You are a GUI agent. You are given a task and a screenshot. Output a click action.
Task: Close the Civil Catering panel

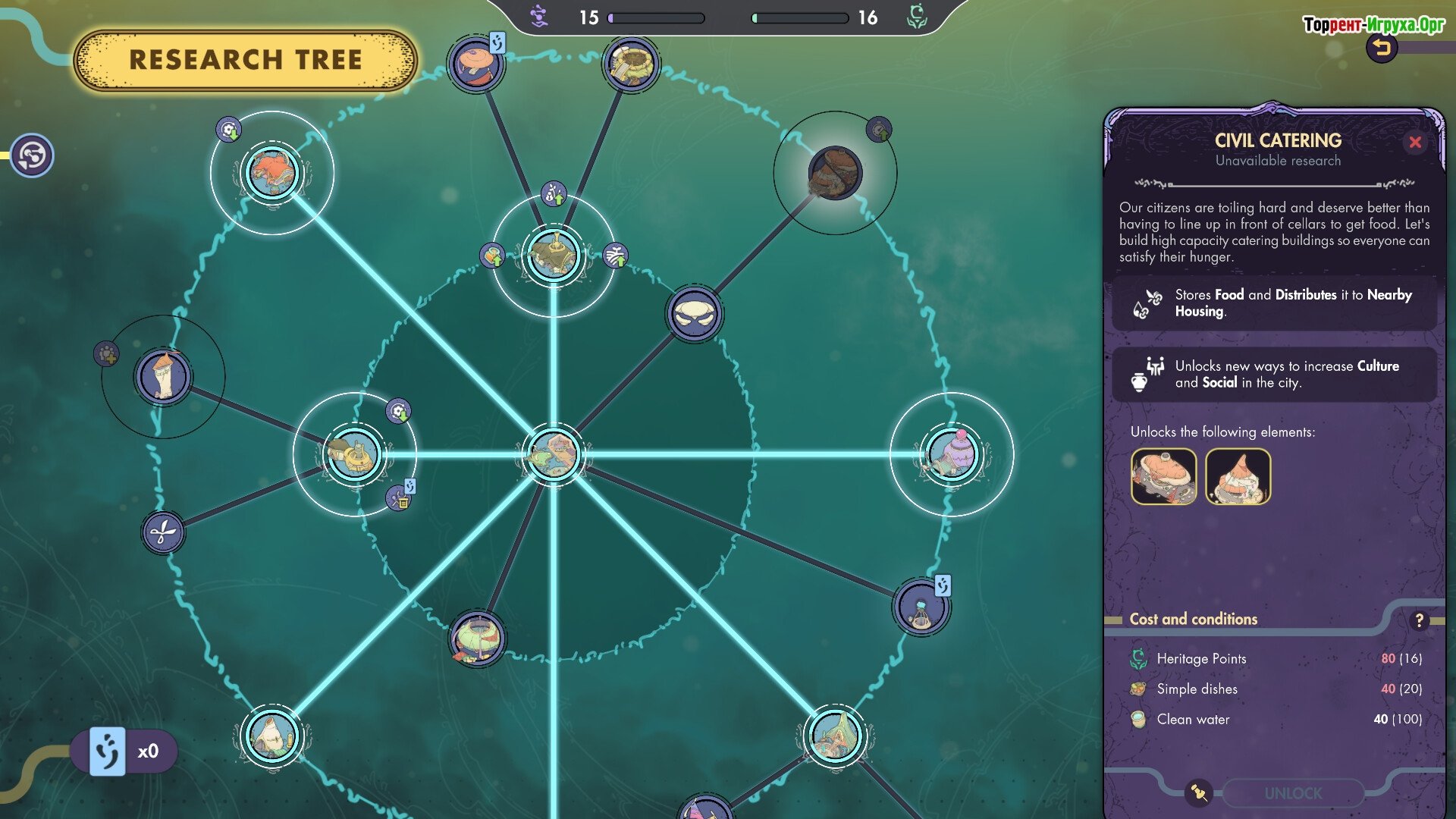tap(1415, 142)
